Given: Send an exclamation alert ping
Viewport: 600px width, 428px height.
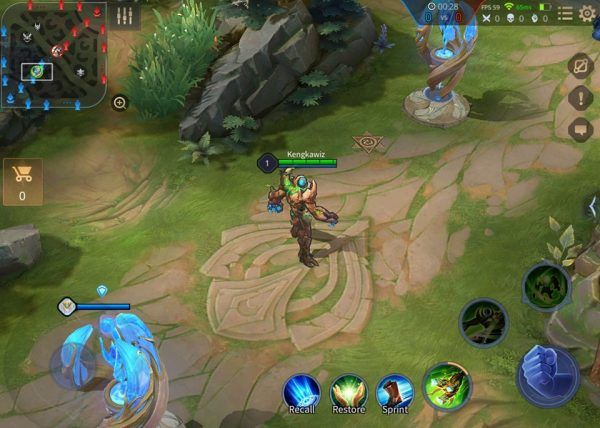Looking at the screenshot, I should click(x=580, y=98).
